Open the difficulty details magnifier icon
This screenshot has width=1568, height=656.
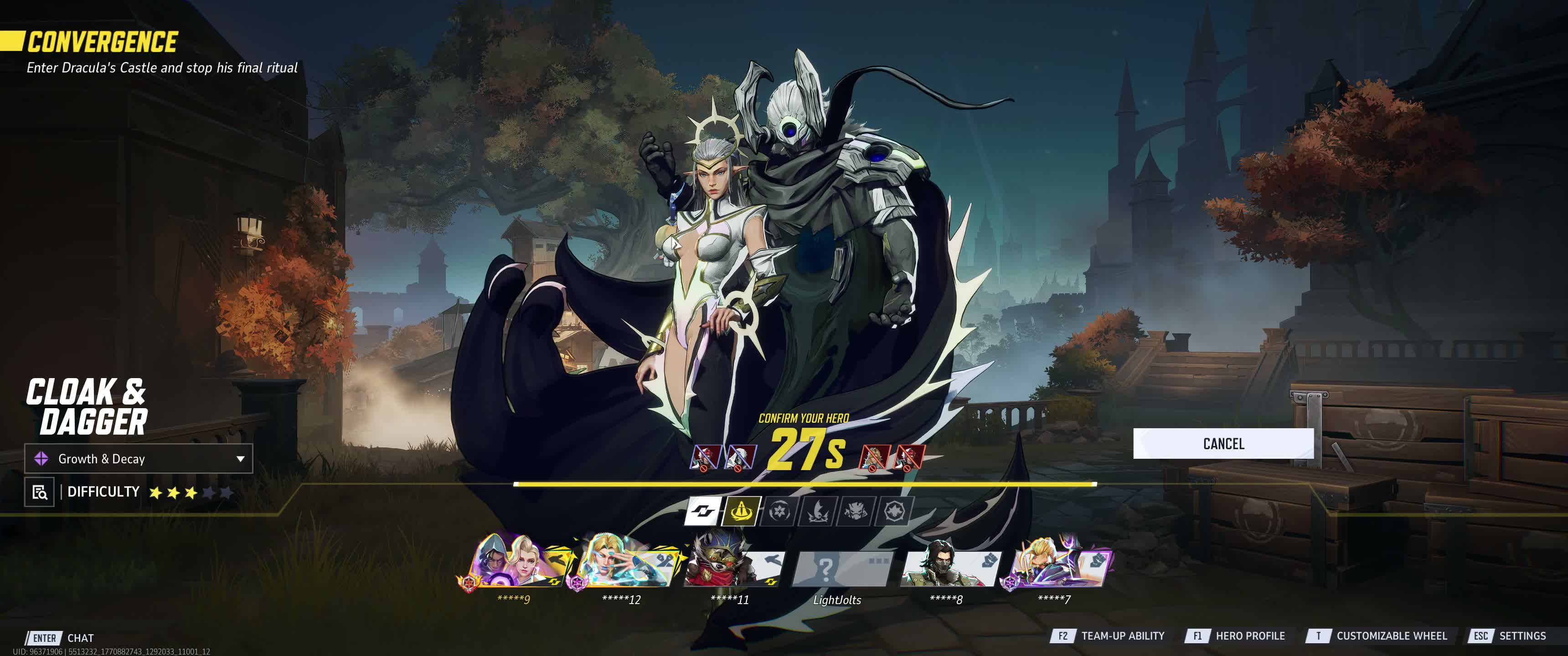click(x=40, y=492)
